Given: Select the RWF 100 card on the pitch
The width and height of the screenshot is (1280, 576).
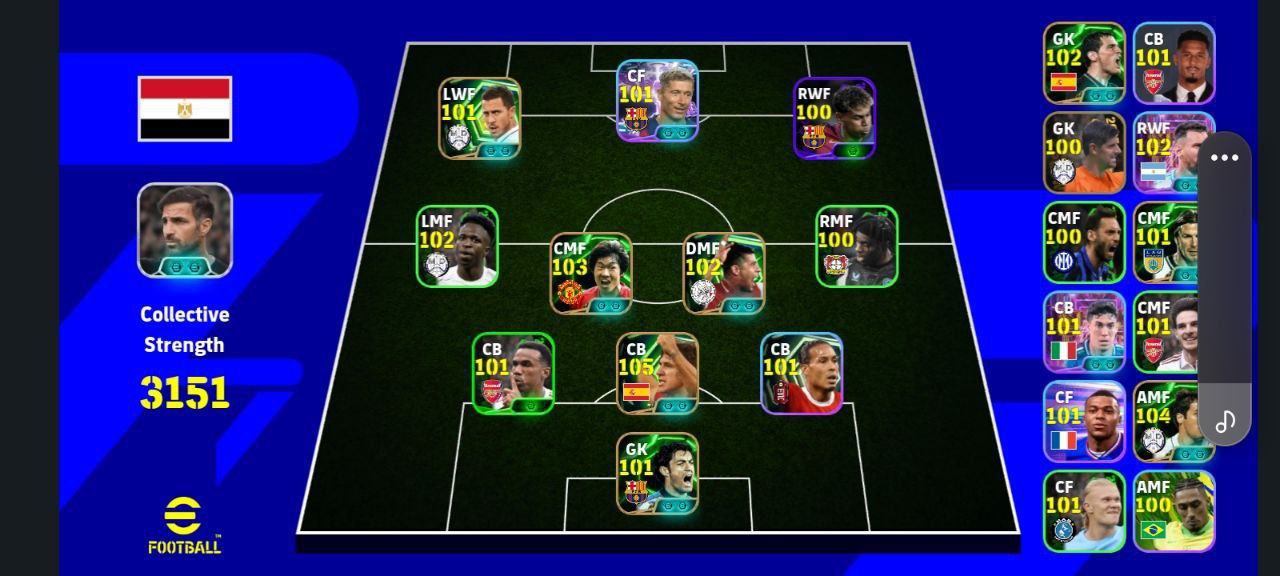Looking at the screenshot, I should pos(835,118).
